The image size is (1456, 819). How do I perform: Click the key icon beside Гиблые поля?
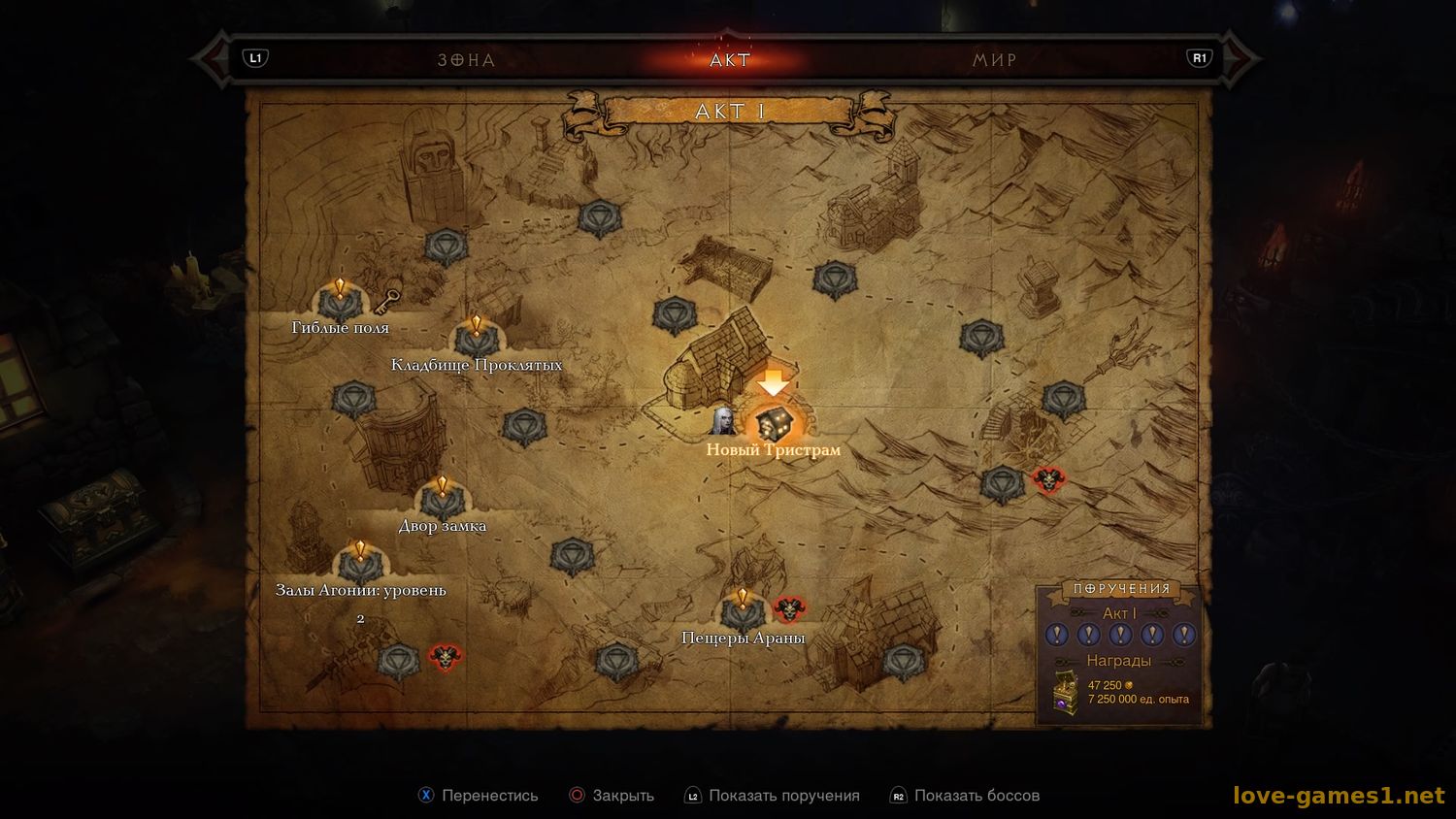[388, 300]
